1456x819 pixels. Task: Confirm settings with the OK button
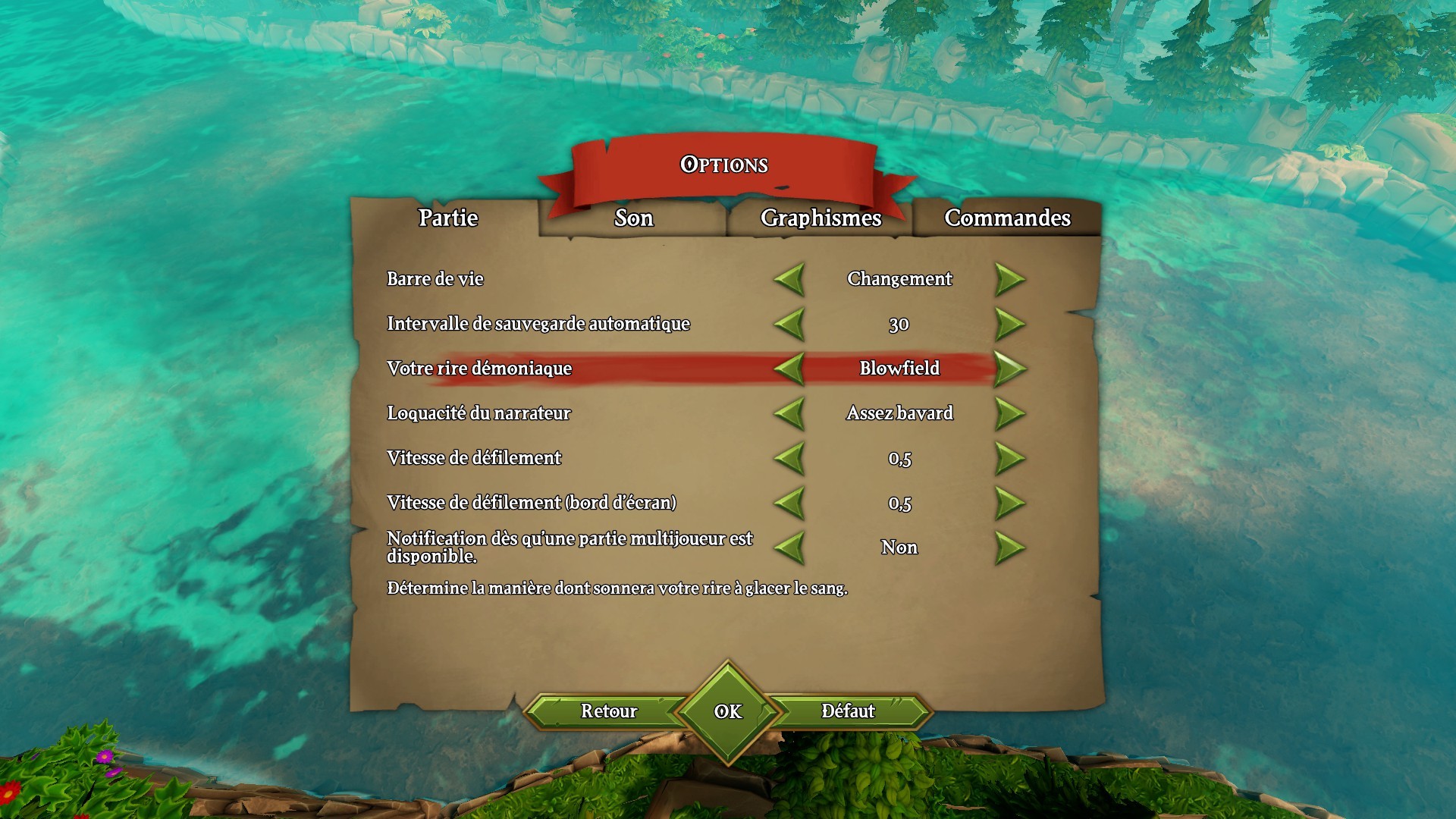(727, 711)
